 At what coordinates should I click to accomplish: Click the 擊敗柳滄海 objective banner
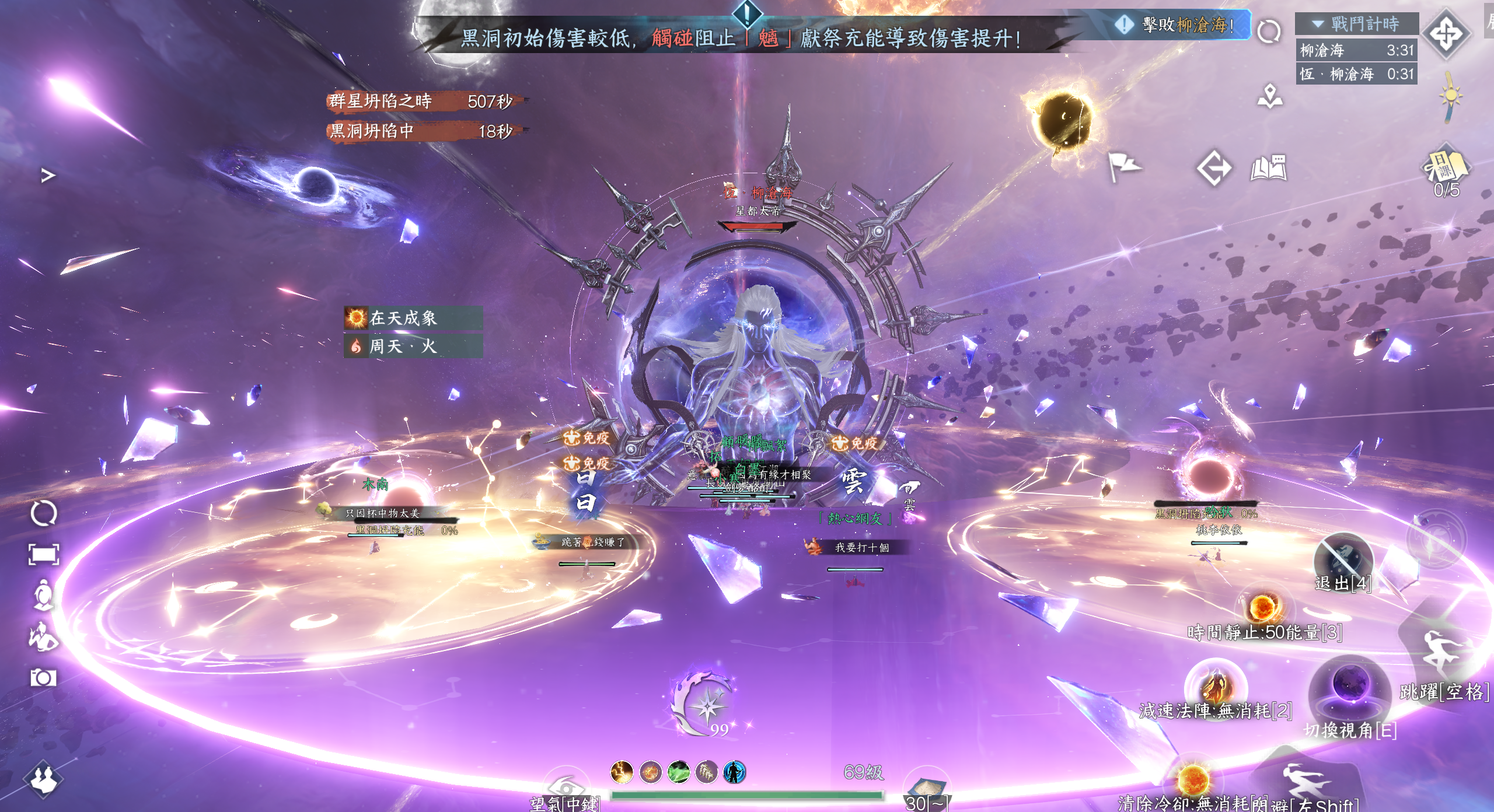[x=1180, y=25]
